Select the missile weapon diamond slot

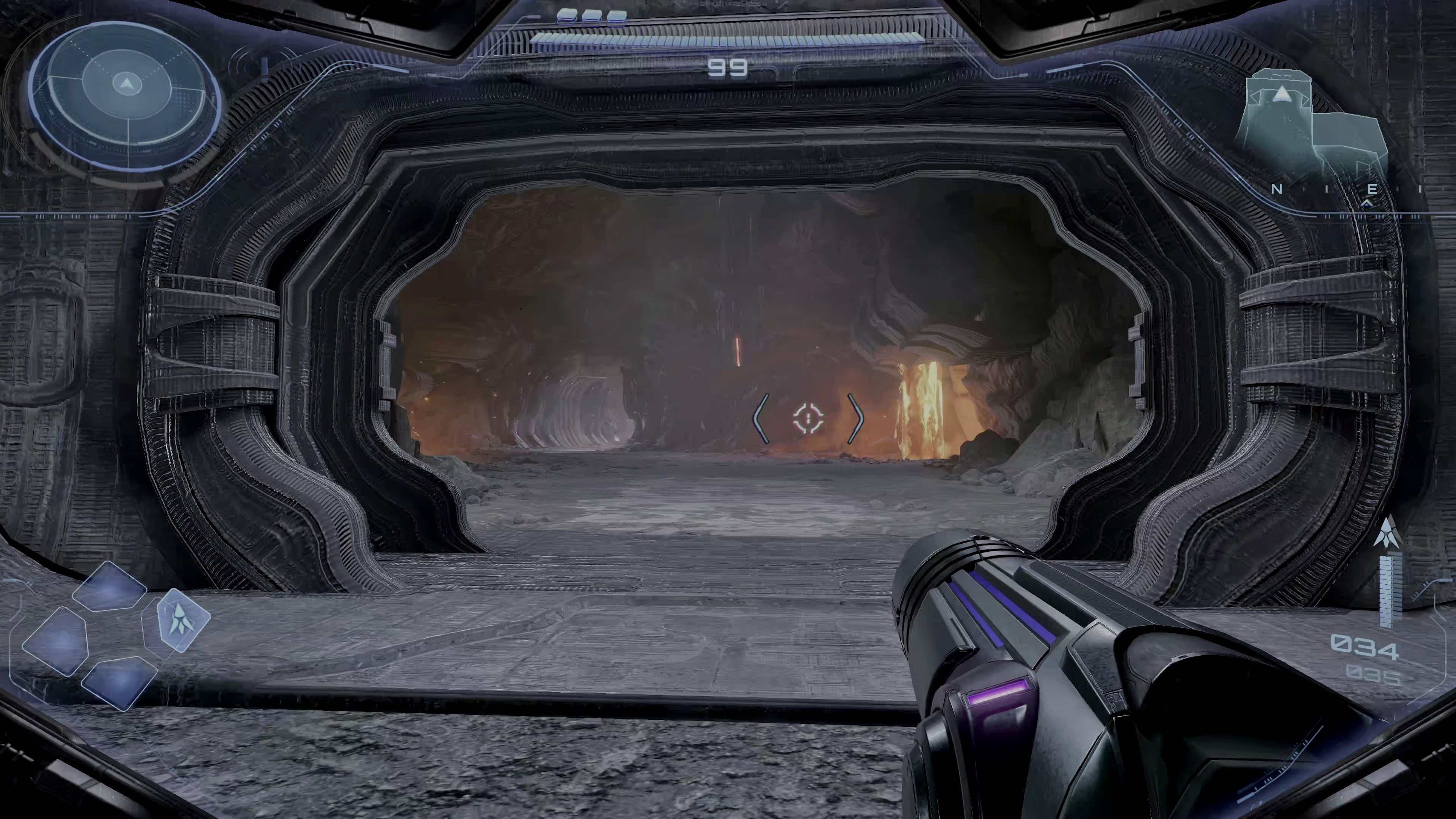click(x=180, y=619)
